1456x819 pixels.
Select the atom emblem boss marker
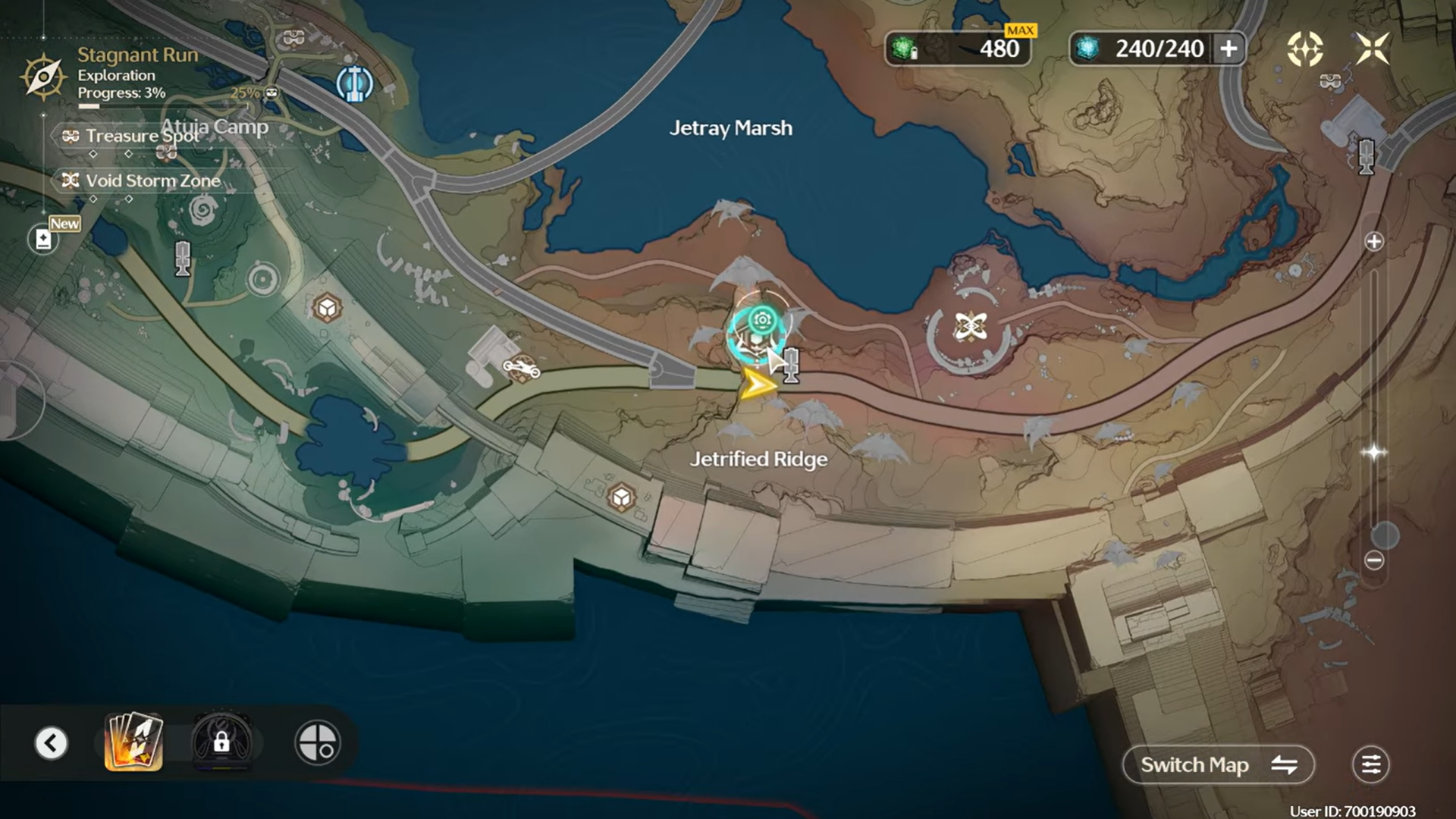tap(970, 327)
